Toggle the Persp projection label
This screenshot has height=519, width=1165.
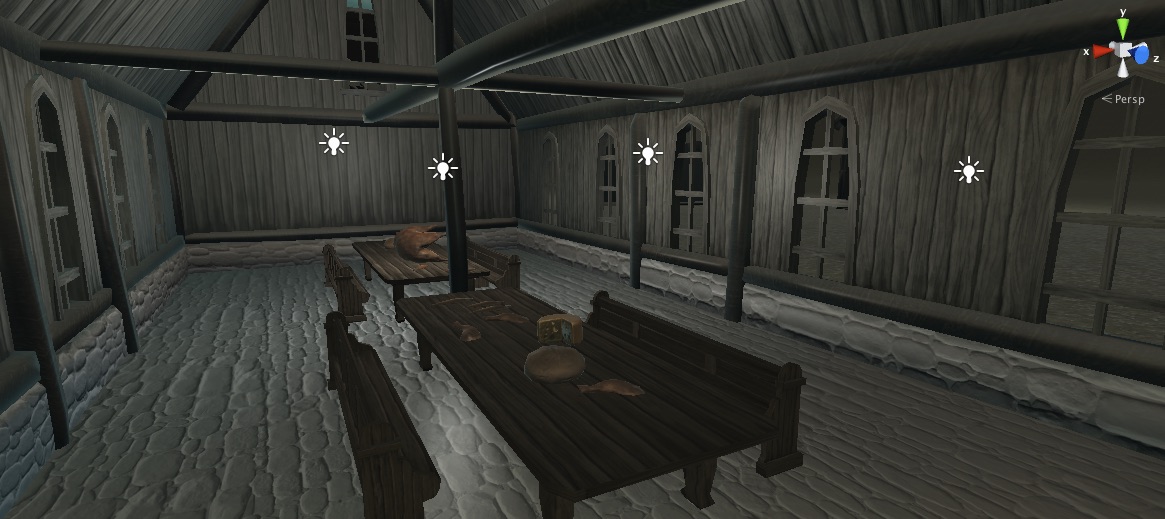(1128, 99)
